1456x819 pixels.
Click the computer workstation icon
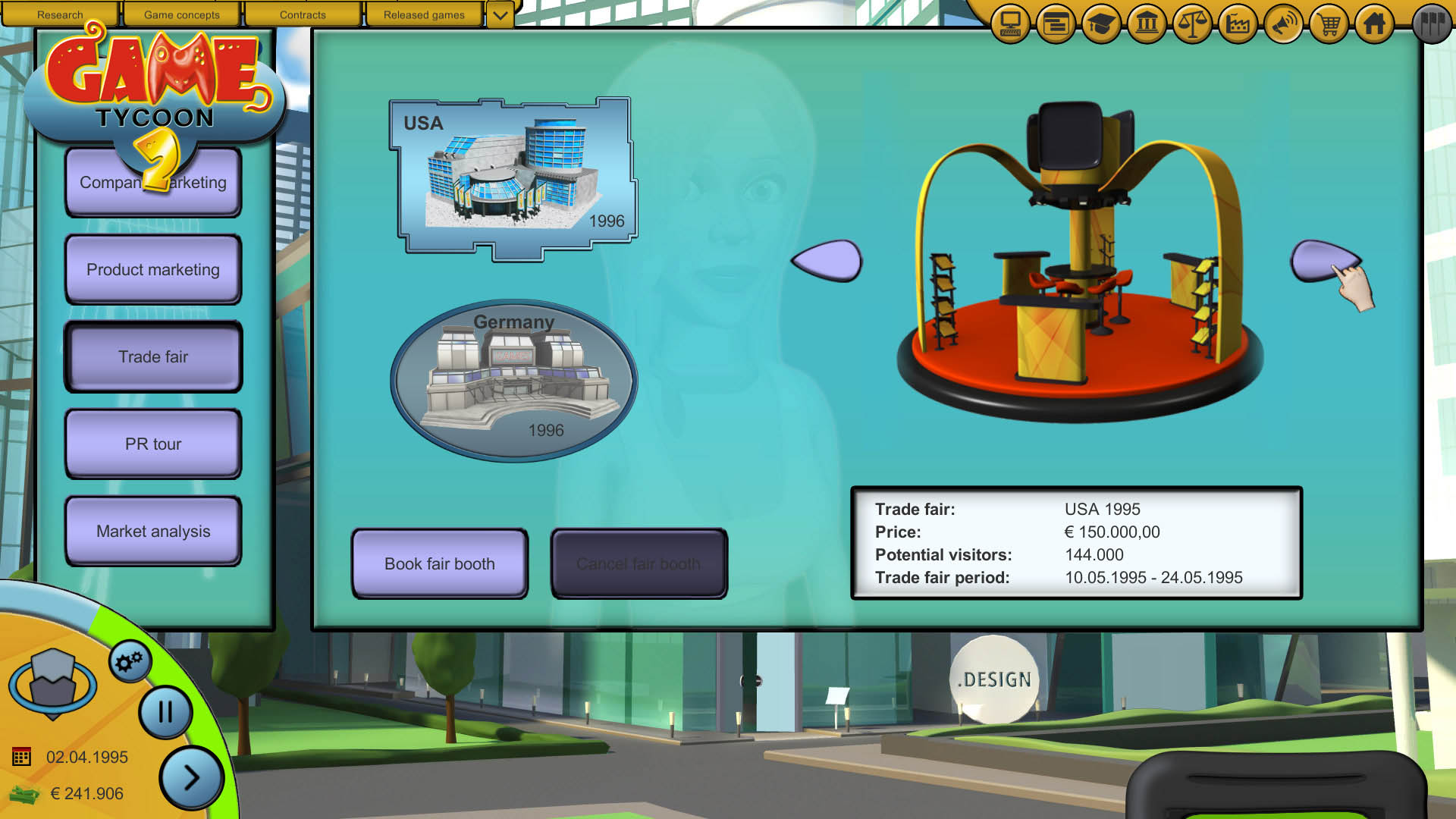pos(1009,24)
